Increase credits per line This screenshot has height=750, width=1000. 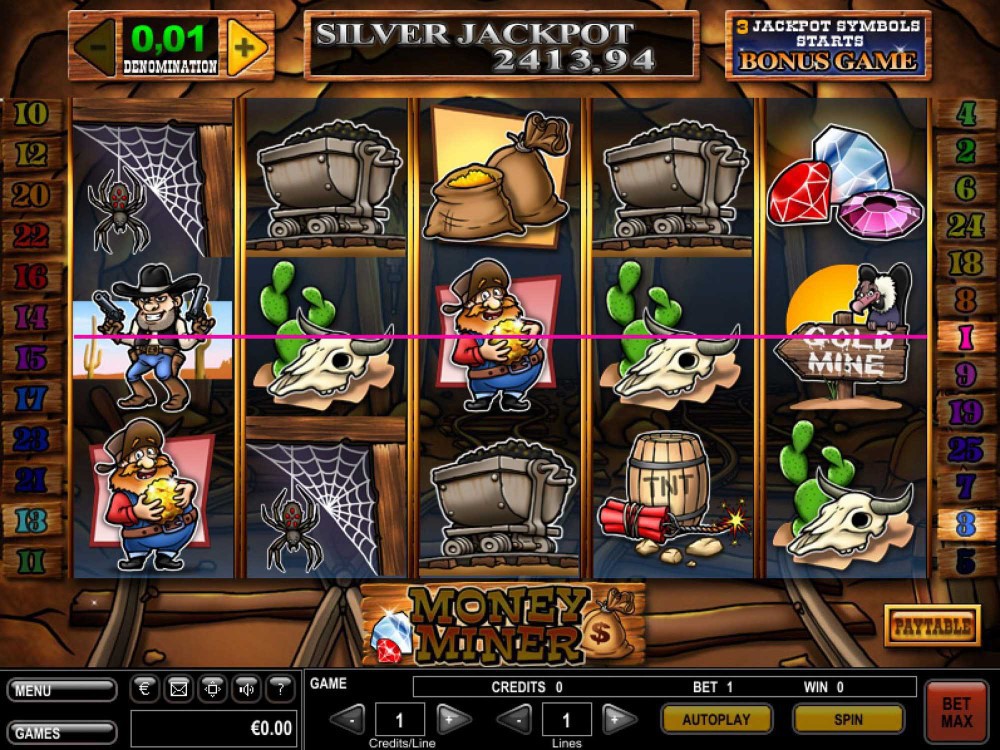pos(452,718)
